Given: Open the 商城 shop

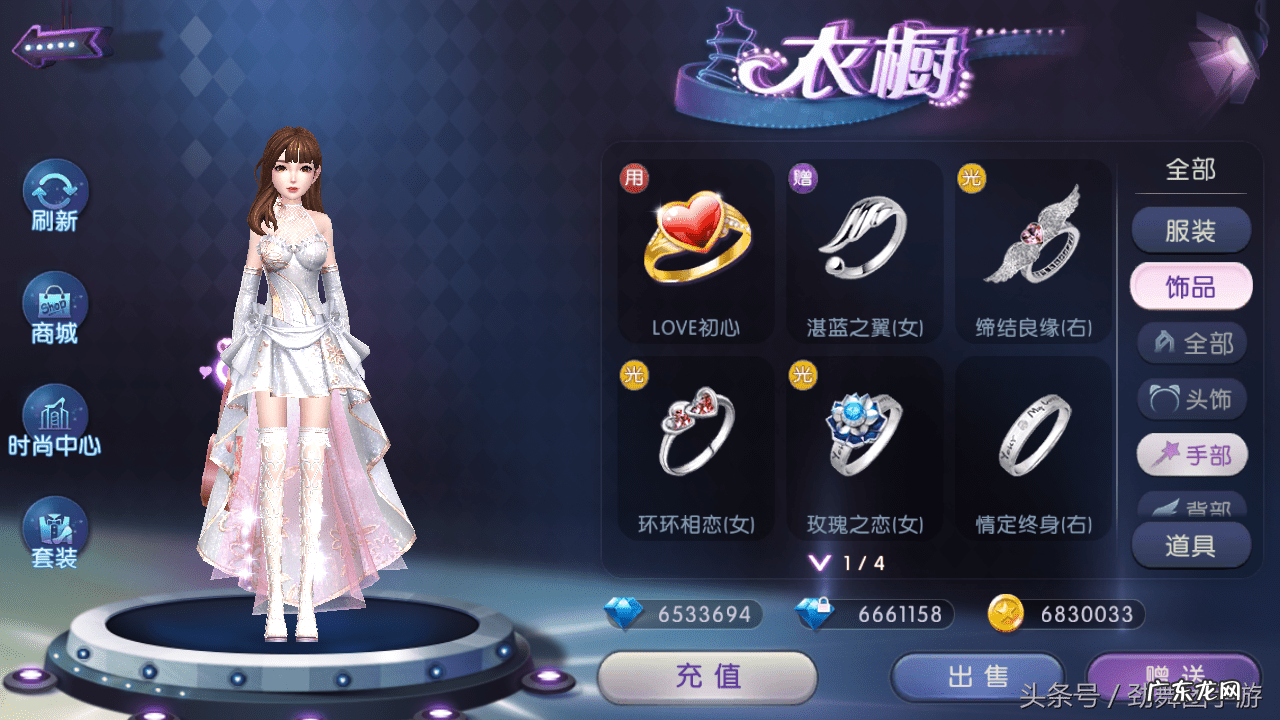Looking at the screenshot, I should (55, 309).
